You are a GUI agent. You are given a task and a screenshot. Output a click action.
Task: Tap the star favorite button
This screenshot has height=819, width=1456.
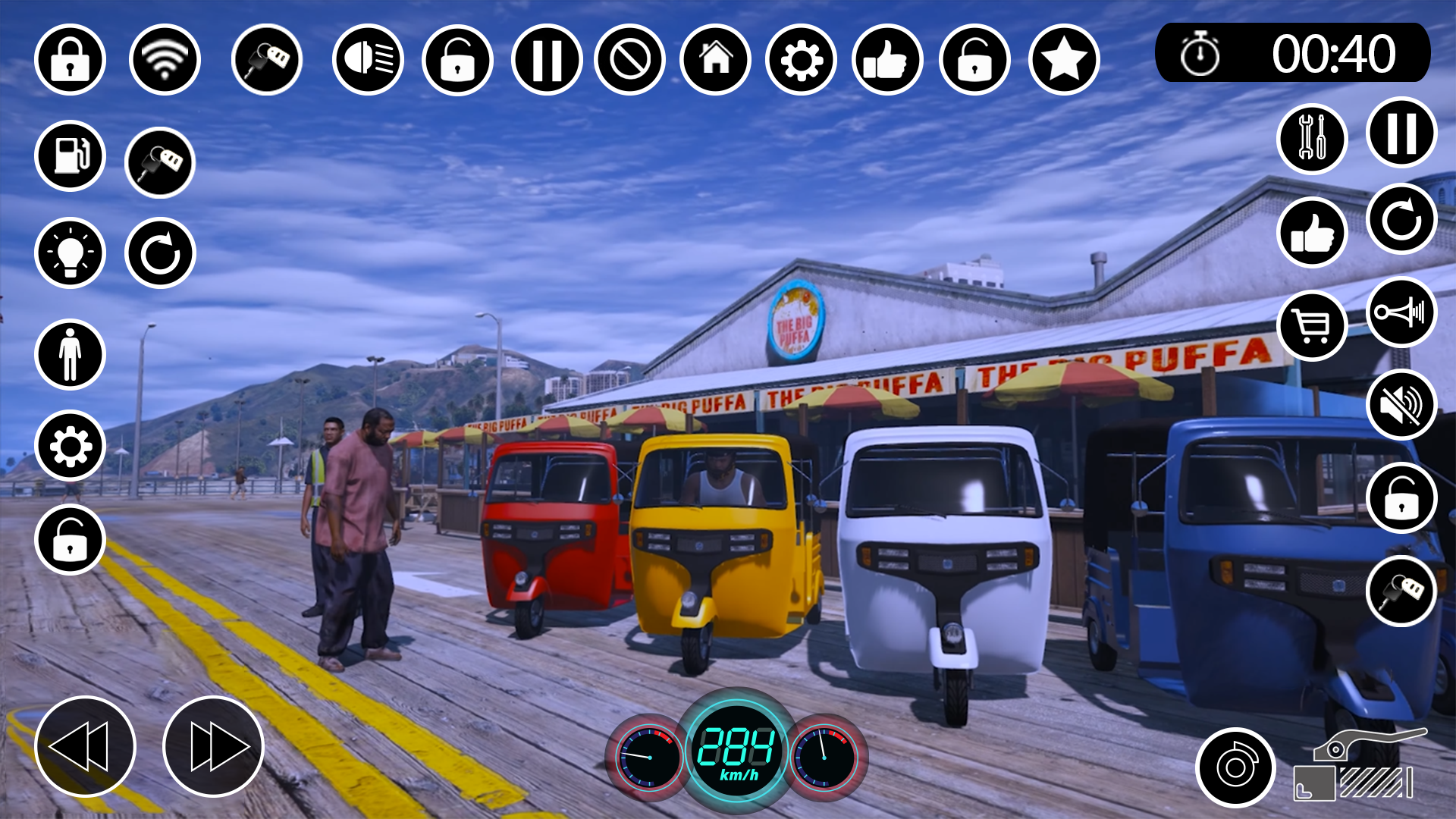(x=1064, y=60)
